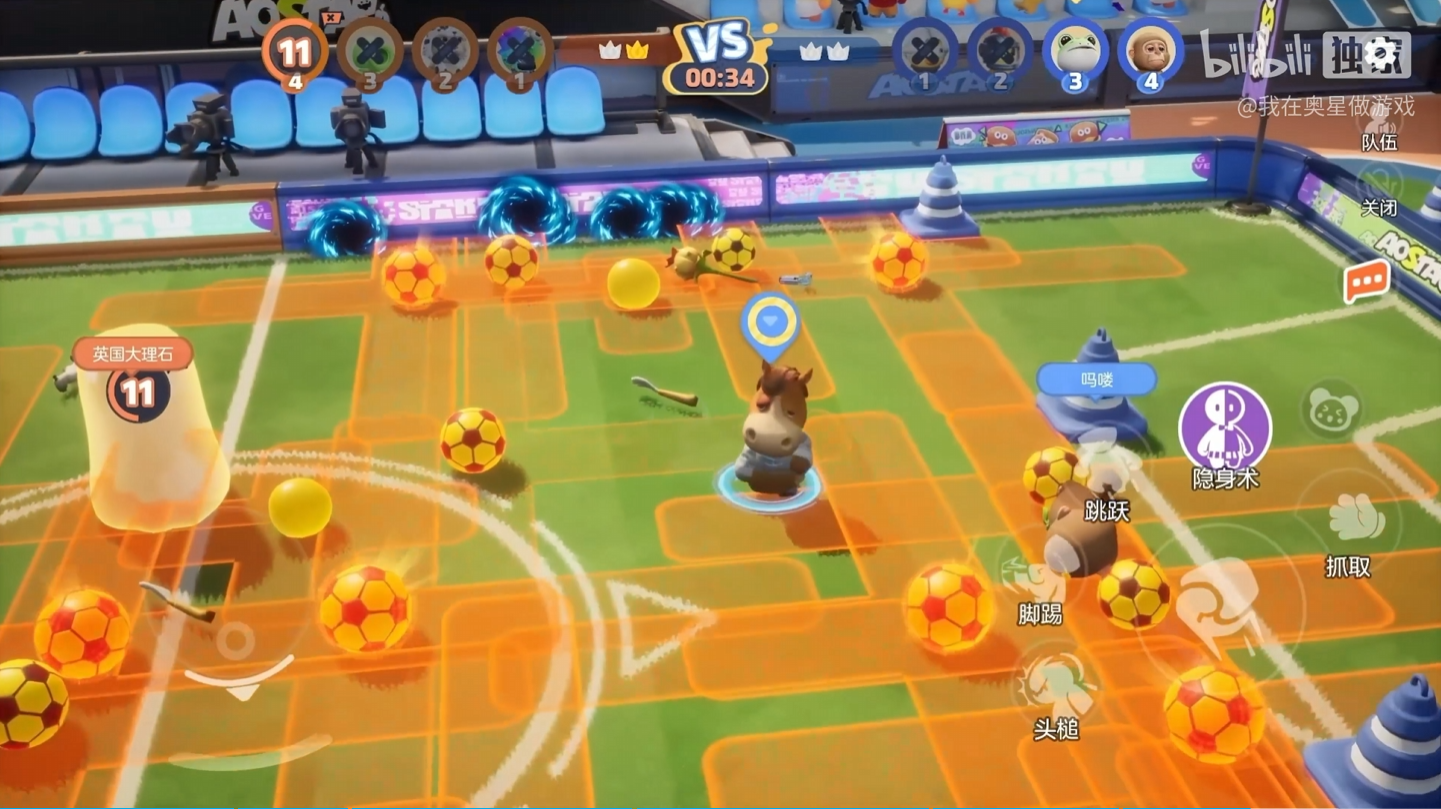1441x809 pixels.
Task: Open settings with the gear icon
Action: coord(1382,54)
